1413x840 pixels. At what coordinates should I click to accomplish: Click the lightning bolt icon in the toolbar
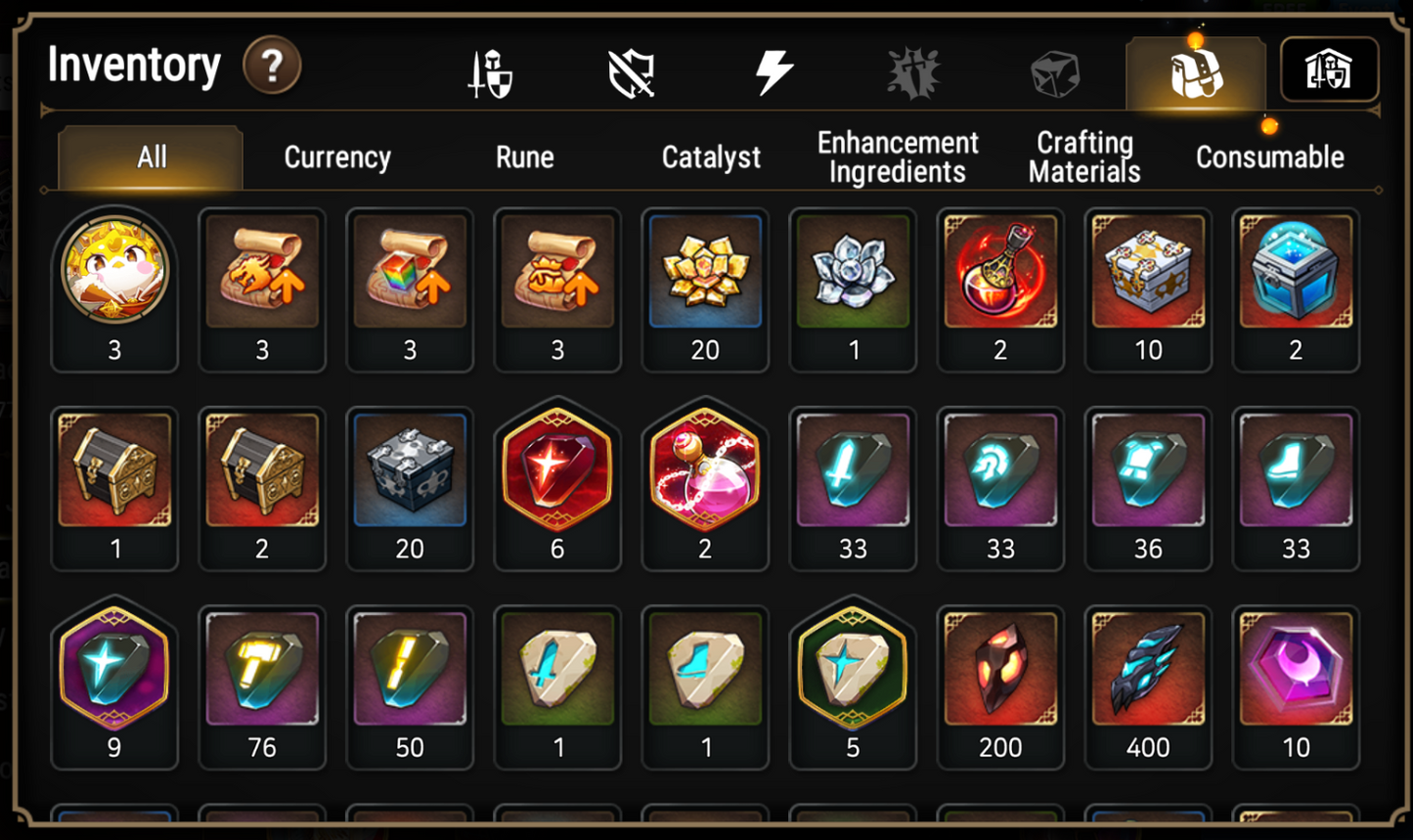[x=774, y=70]
